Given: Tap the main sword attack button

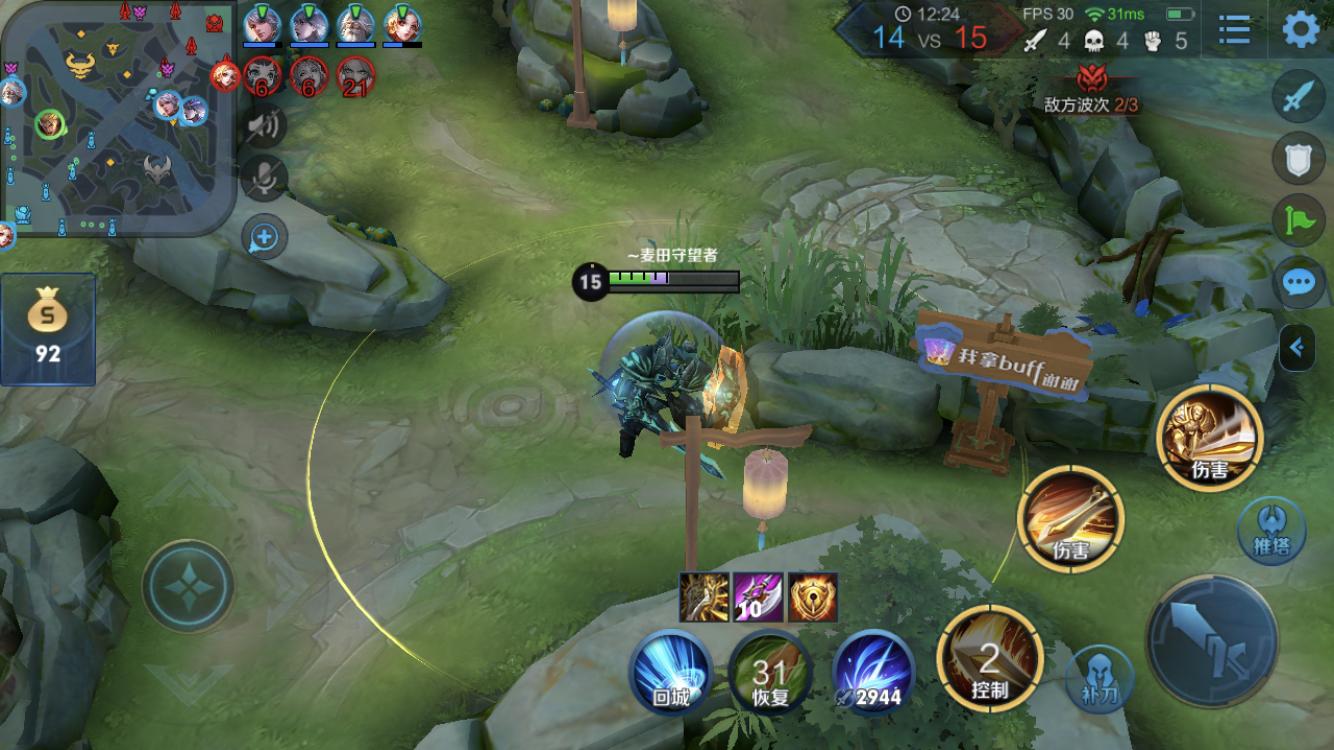Looking at the screenshot, I should click(1211, 641).
